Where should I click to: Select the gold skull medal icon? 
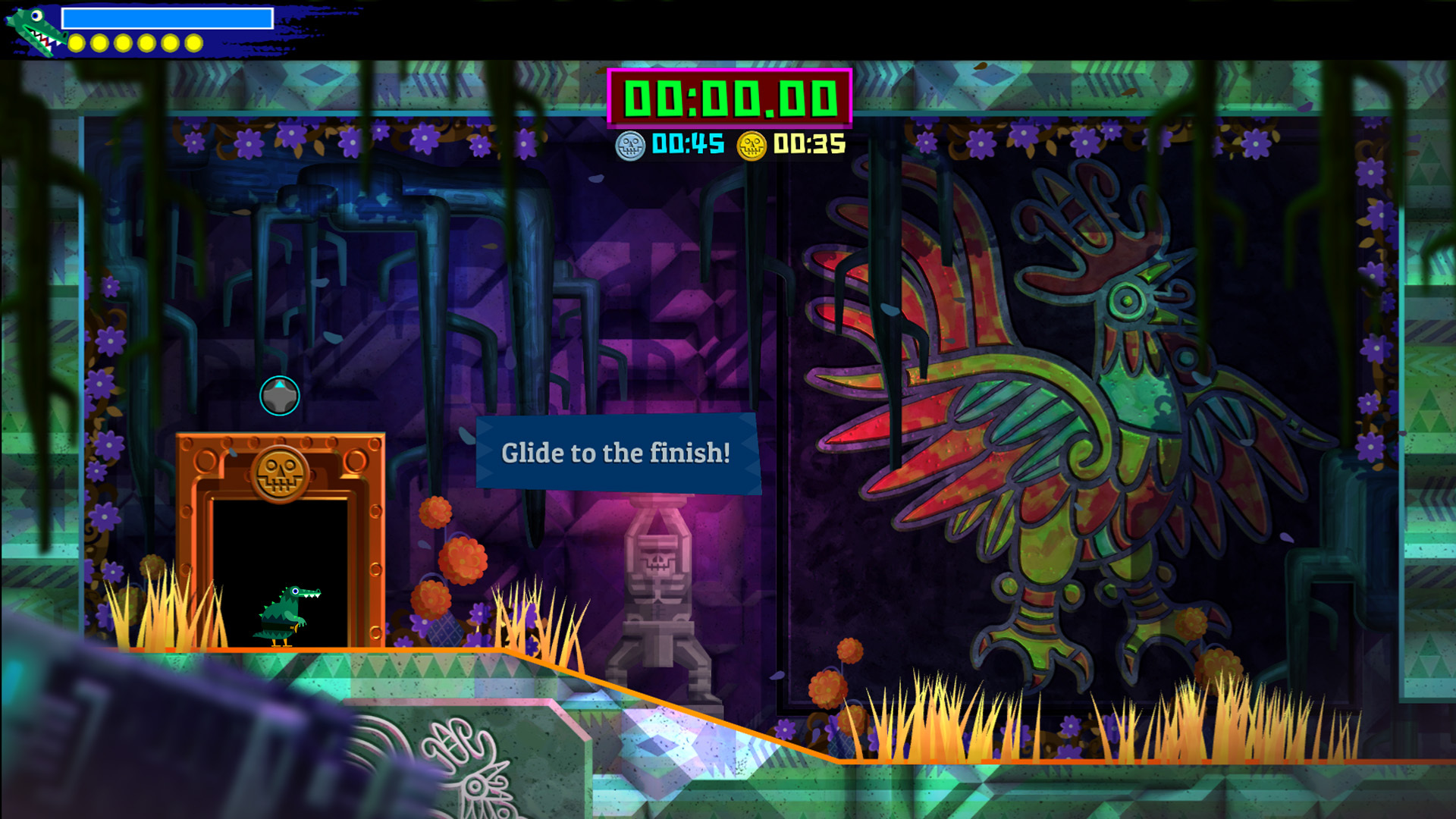(x=753, y=142)
